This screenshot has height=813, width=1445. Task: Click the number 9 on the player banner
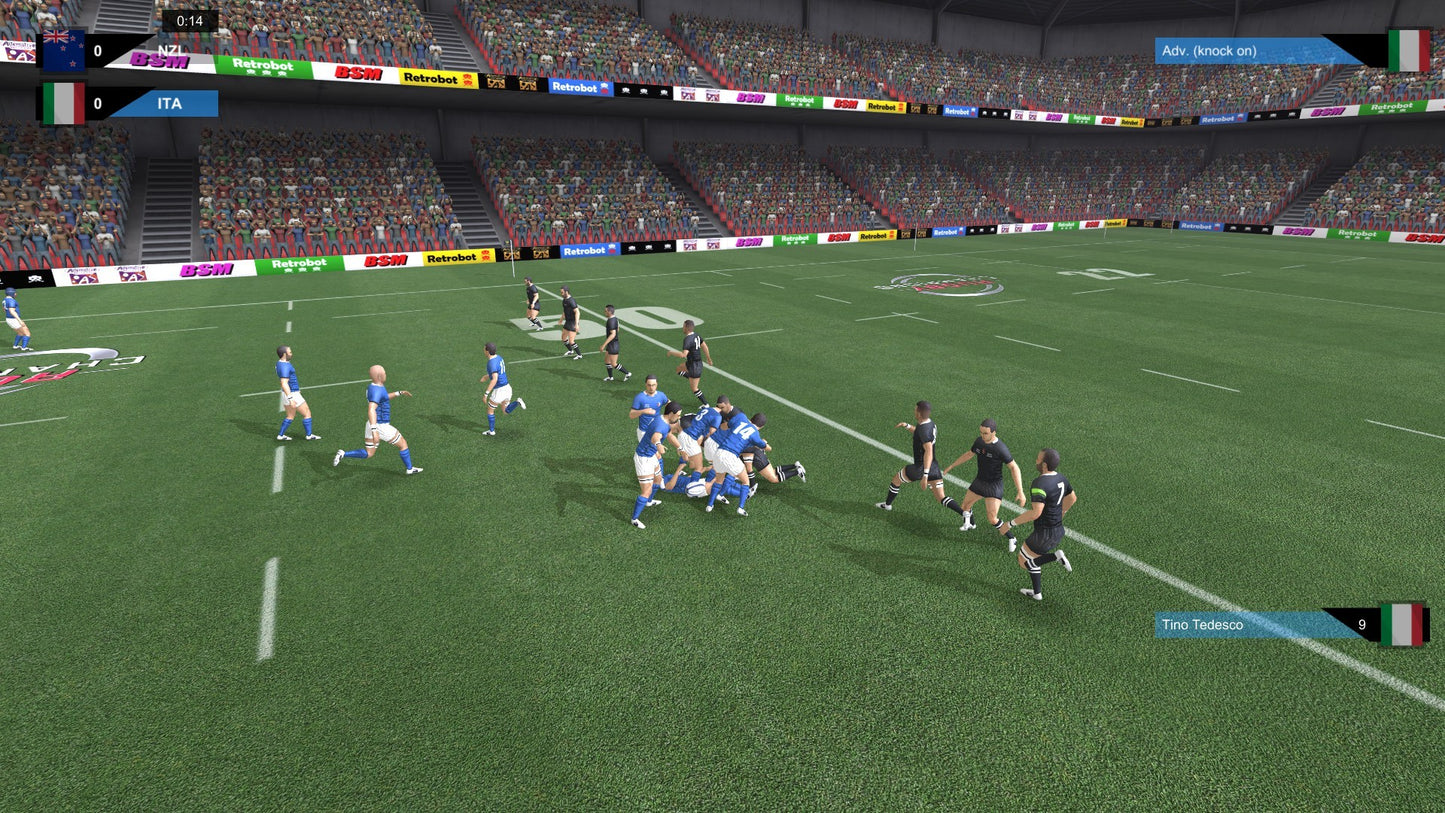1361,623
